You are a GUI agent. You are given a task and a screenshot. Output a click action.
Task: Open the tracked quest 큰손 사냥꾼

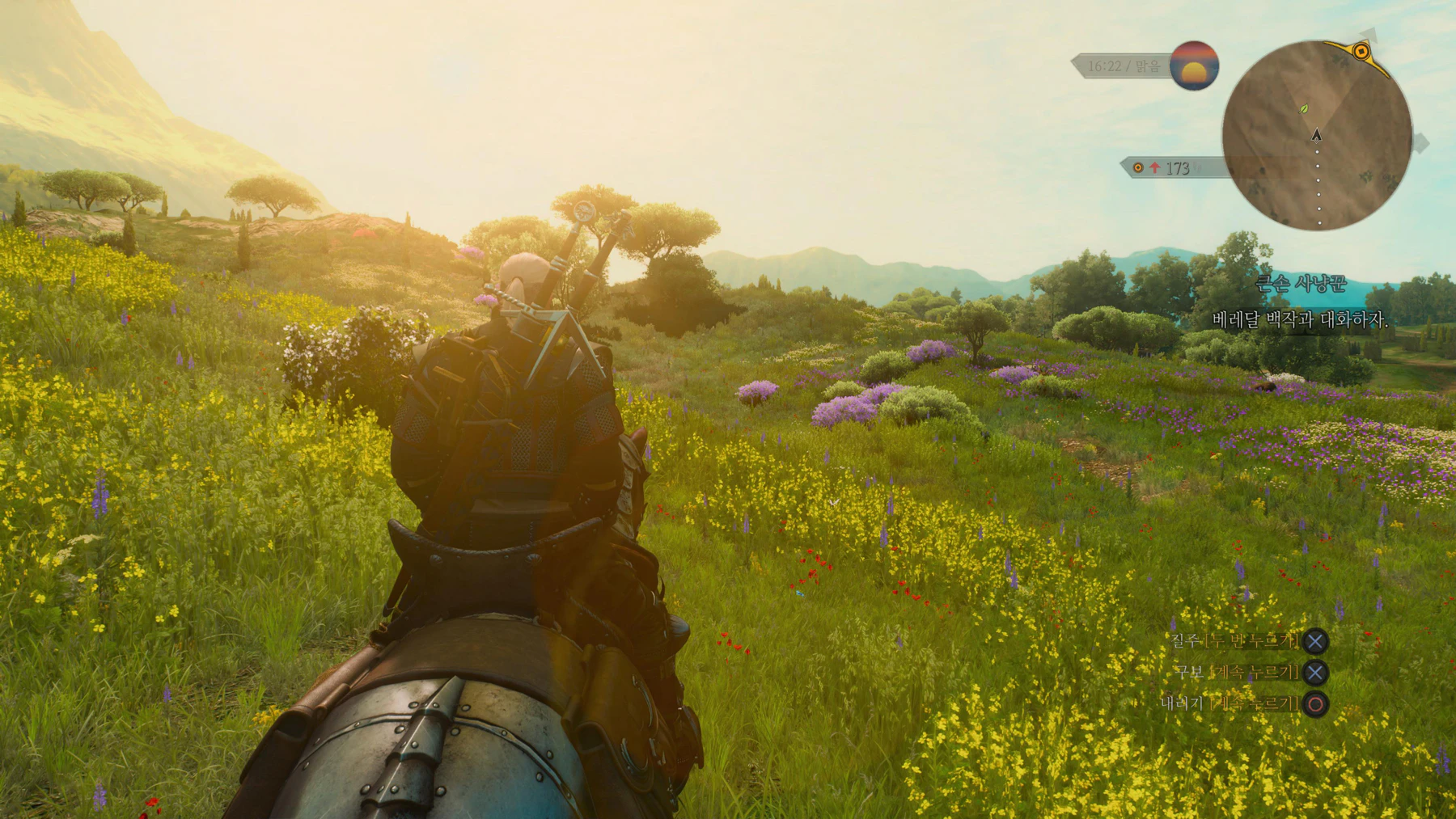click(1300, 283)
